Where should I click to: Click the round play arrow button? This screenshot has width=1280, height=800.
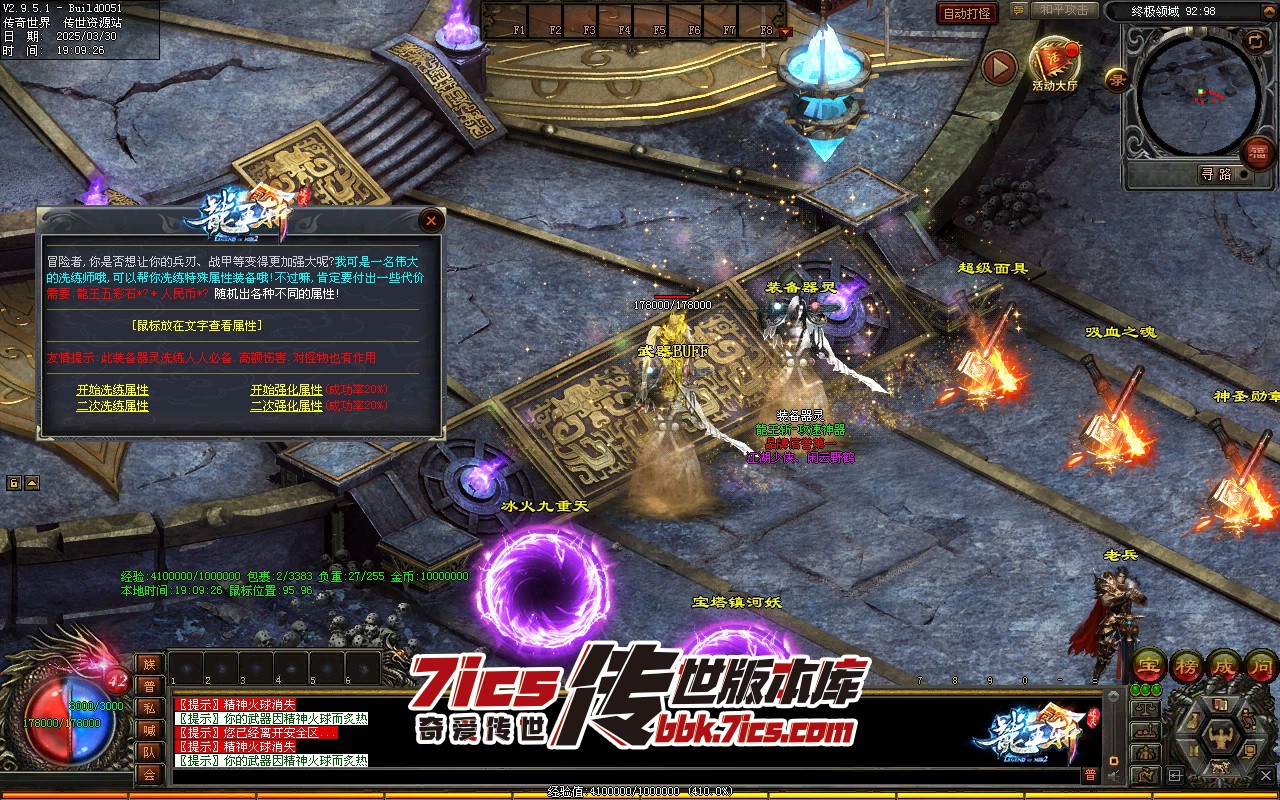[998, 67]
